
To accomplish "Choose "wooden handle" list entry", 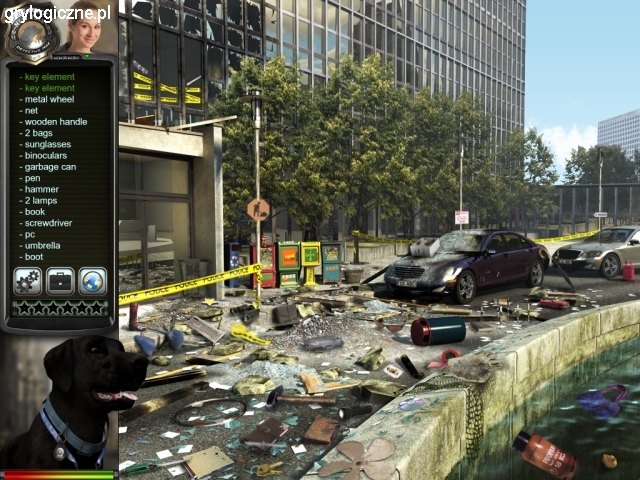I will coord(56,121).
